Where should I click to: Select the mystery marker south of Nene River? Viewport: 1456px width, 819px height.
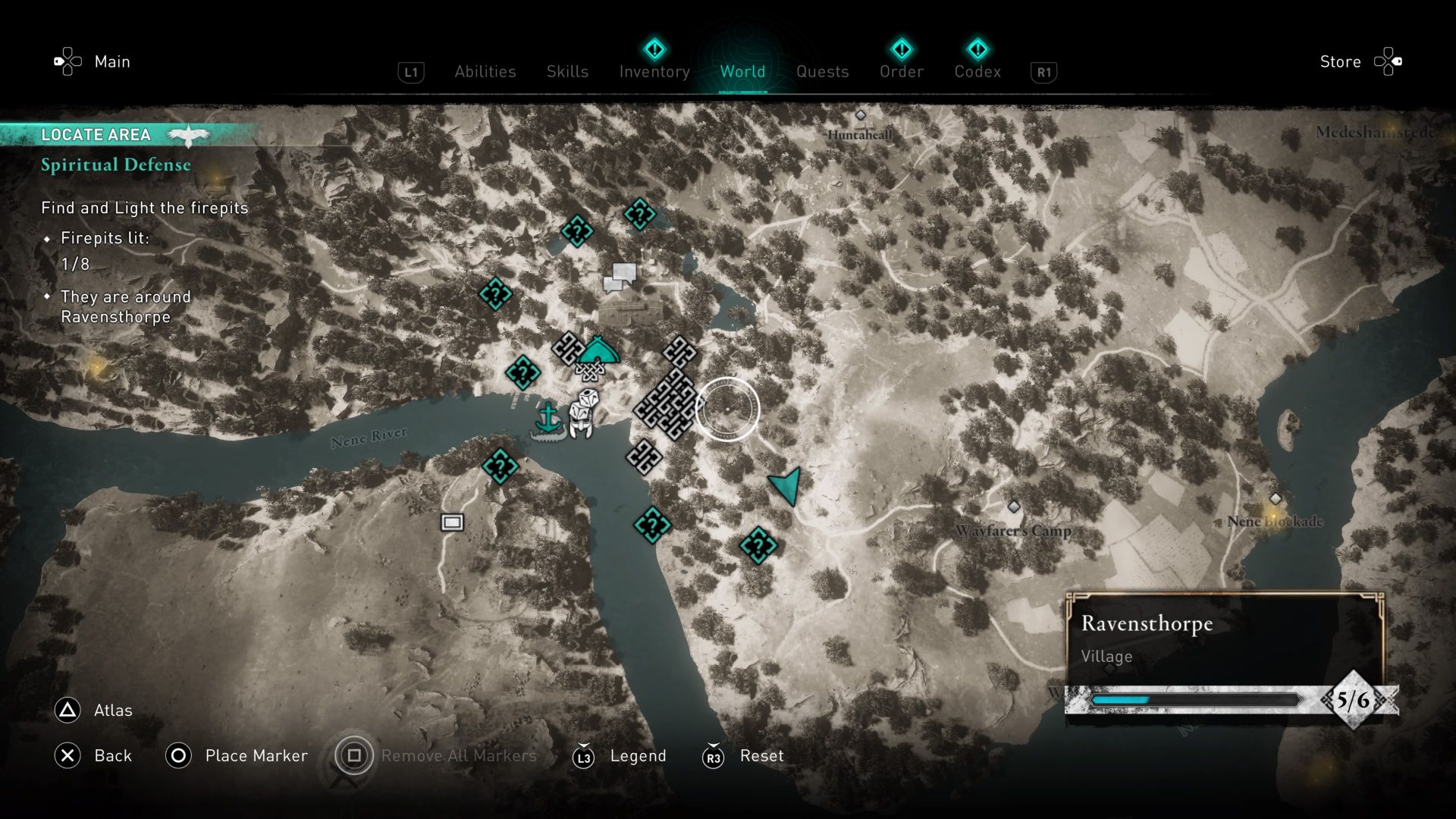pyautogui.click(x=501, y=466)
